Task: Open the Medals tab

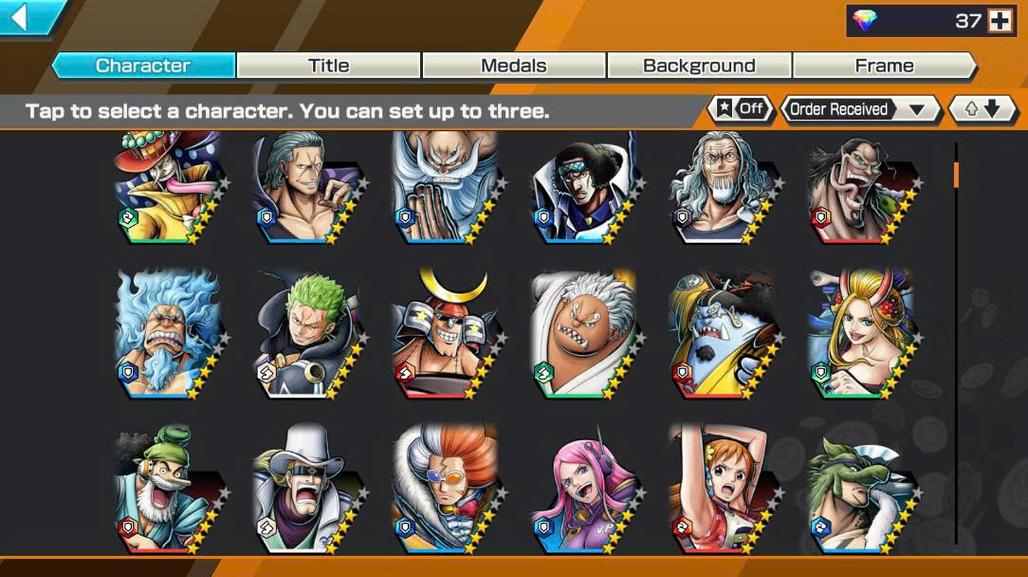Action: [513, 66]
